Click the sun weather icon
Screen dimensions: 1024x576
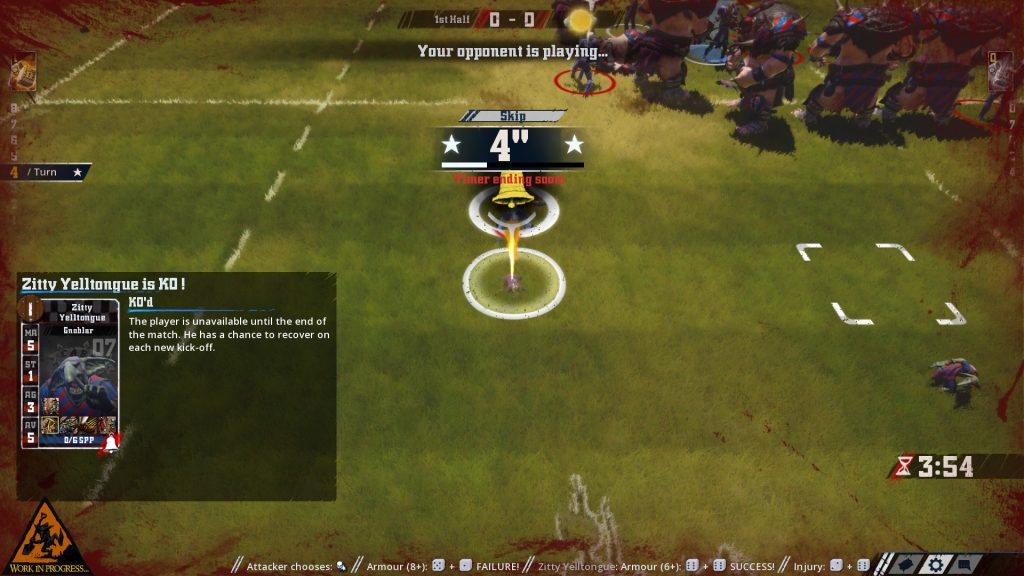tap(578, 19)
